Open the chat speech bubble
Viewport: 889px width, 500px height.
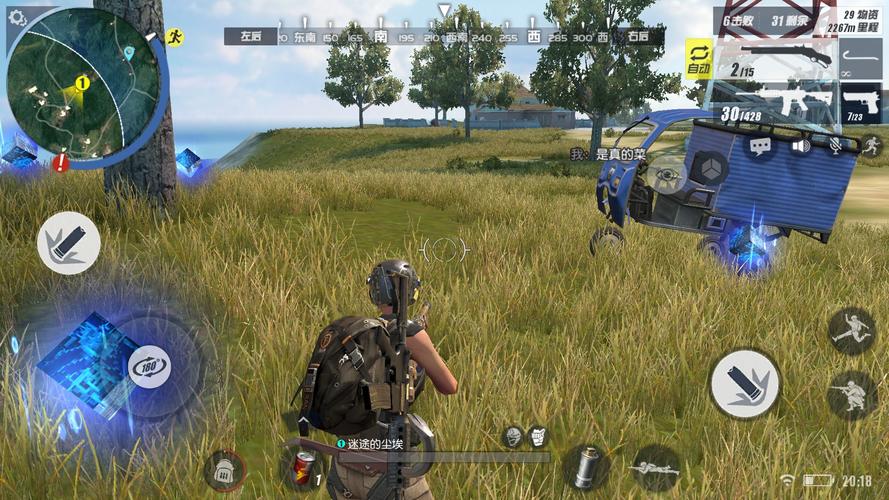[x=760, y=146]
